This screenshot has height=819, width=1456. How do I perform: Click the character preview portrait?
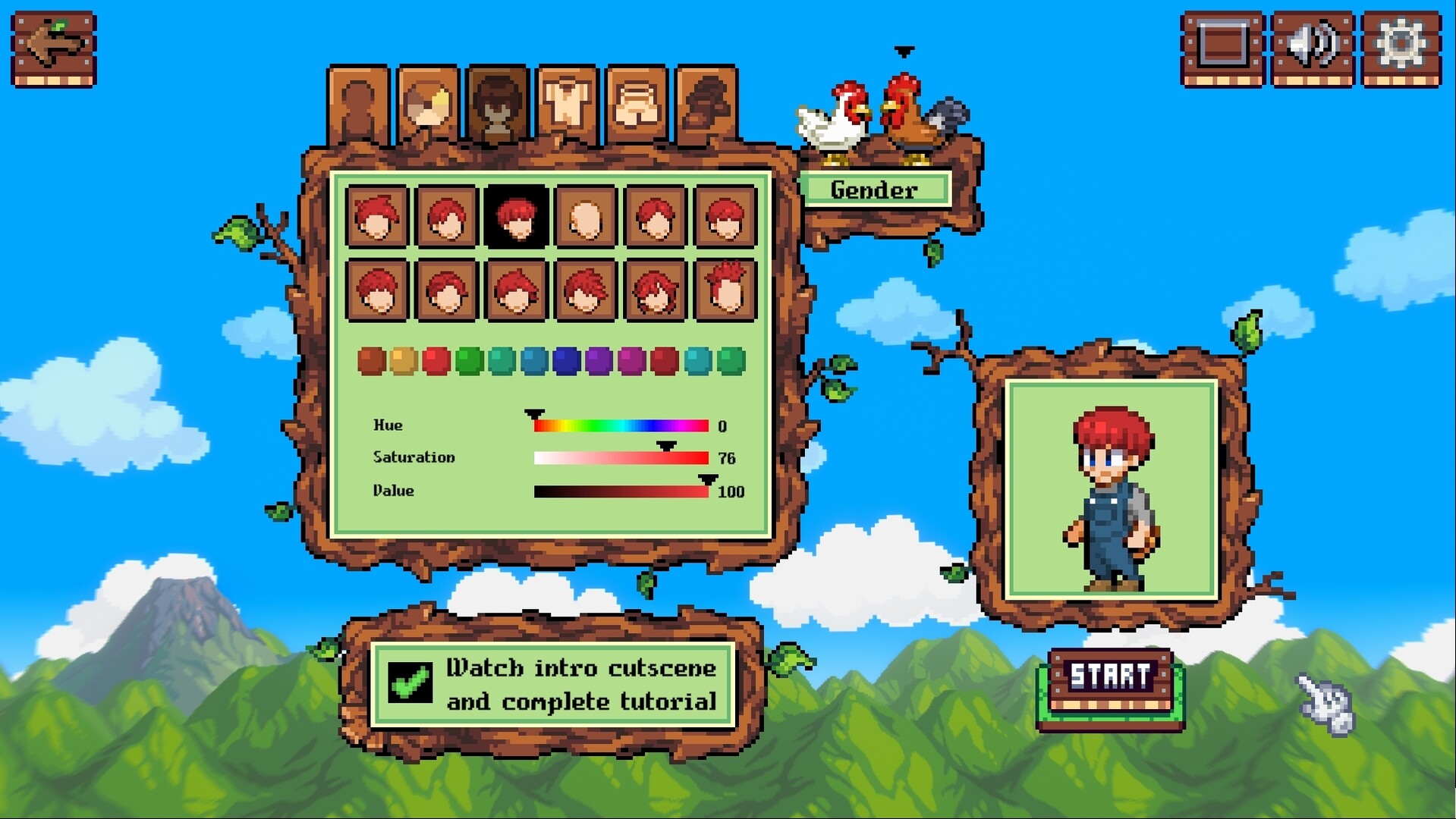[1112, 489]
